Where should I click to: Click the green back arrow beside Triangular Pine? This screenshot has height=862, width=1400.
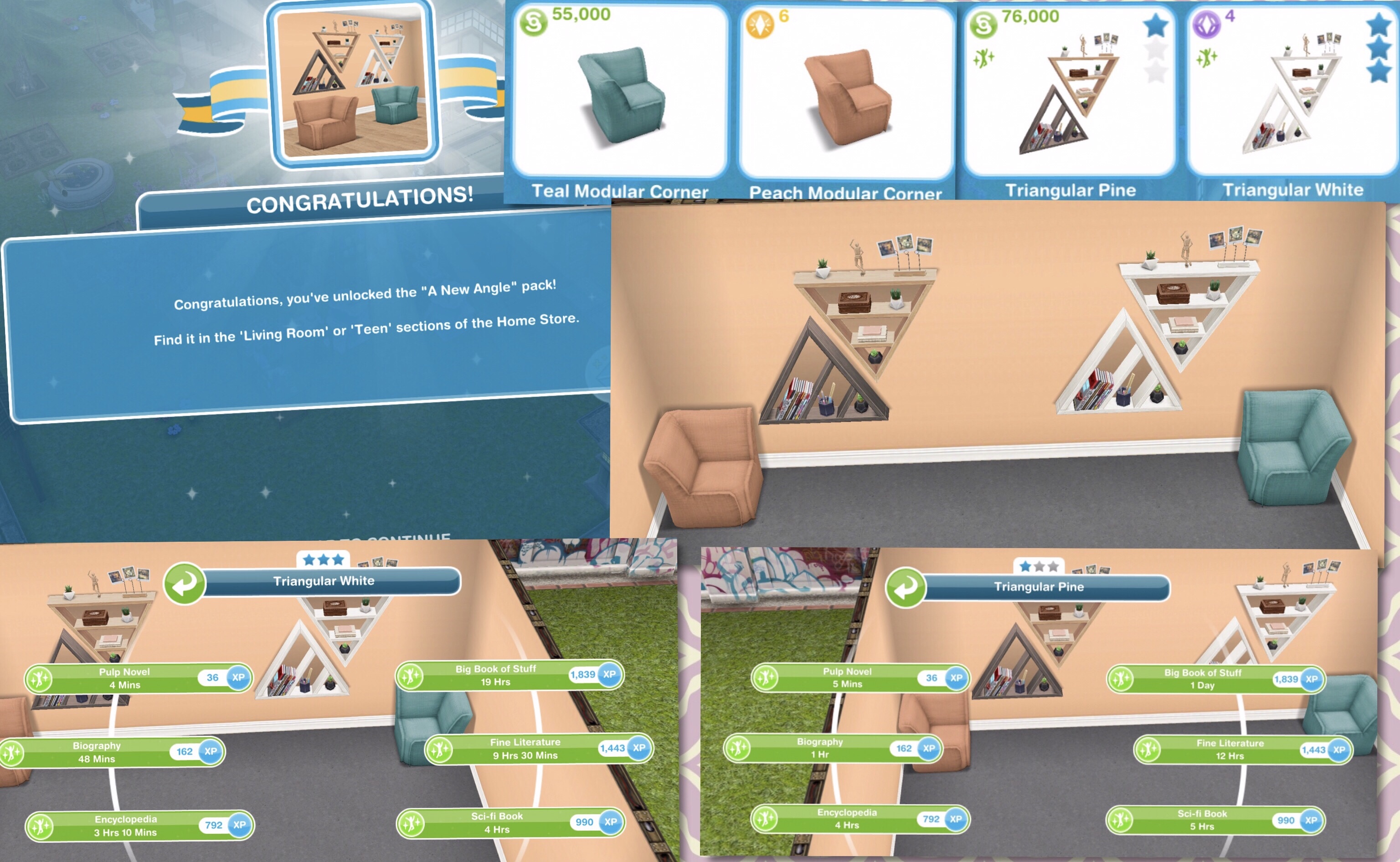pyautogui.click(x=905, y=588)
